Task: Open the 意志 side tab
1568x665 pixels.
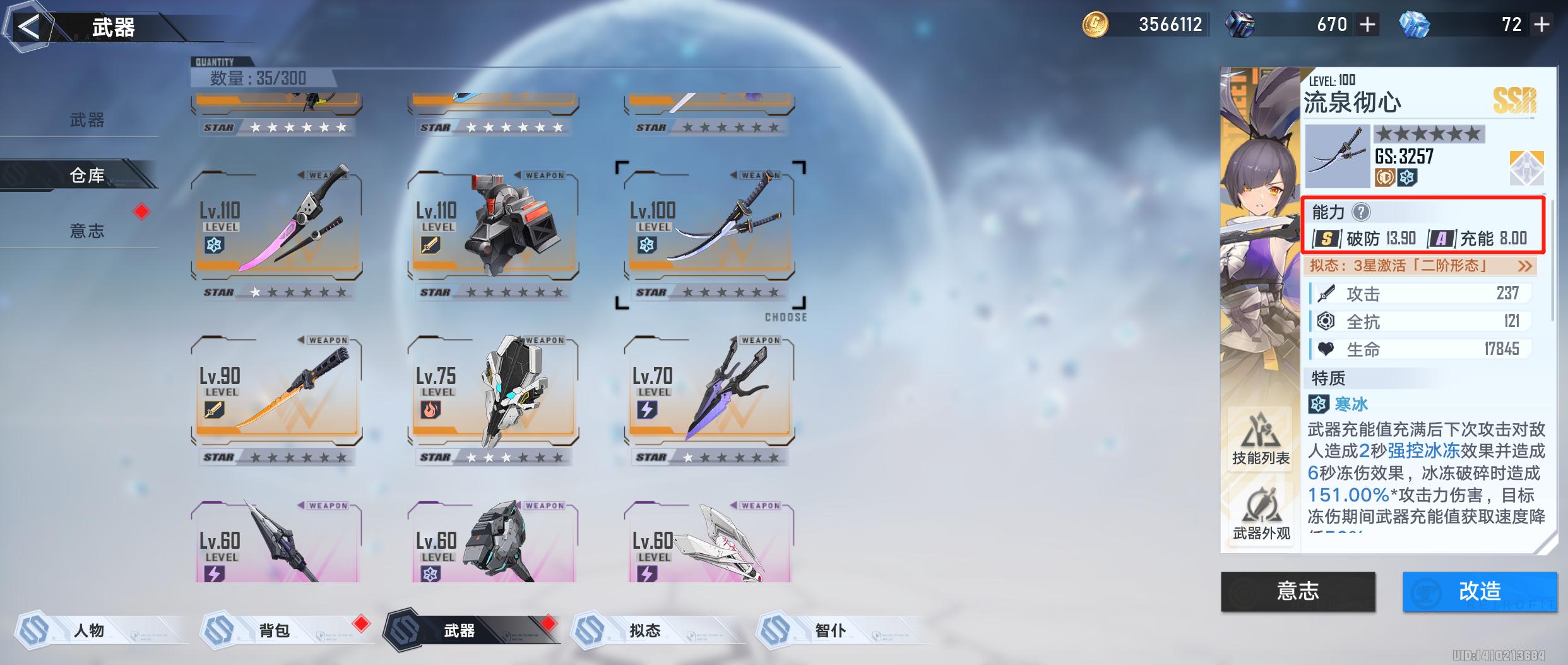Action: point(86,231)
